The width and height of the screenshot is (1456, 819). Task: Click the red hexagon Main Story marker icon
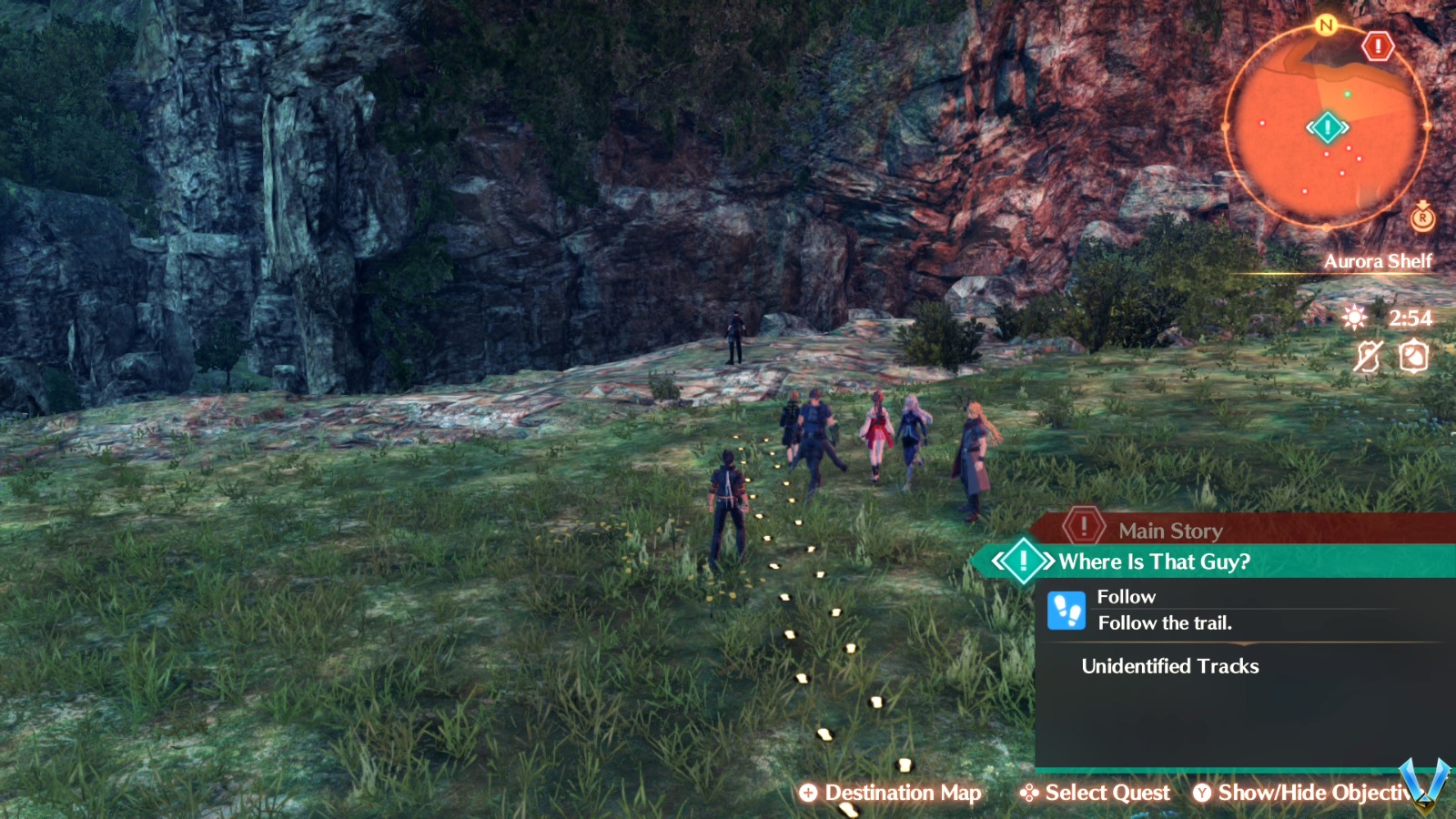pos(1085,528)
